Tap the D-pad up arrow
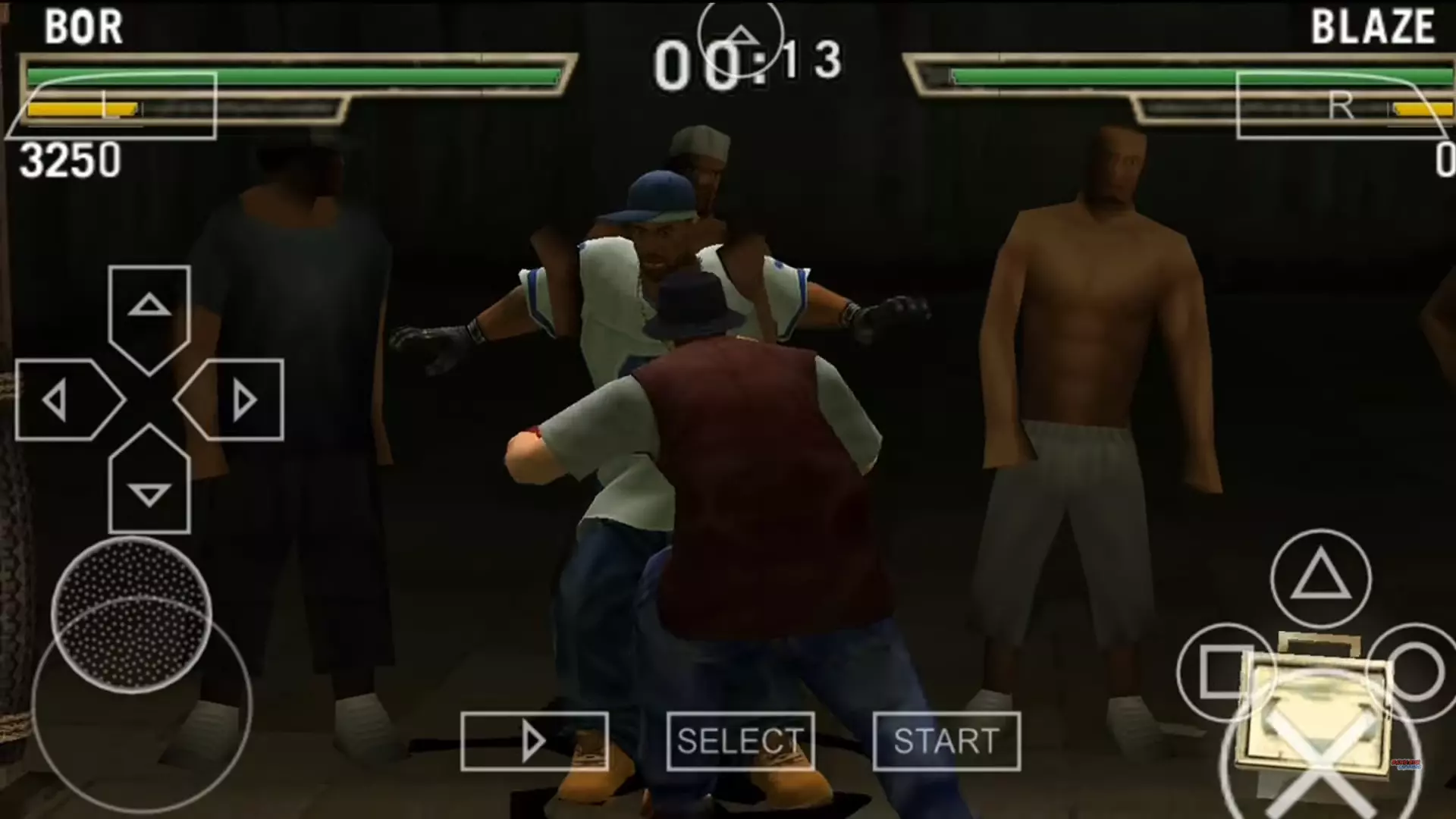 149,309
